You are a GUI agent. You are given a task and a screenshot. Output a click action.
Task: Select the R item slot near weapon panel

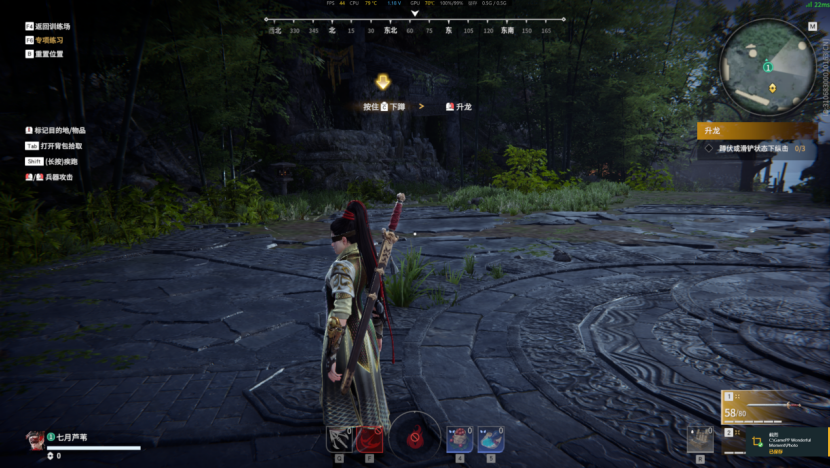click(700, 438)
